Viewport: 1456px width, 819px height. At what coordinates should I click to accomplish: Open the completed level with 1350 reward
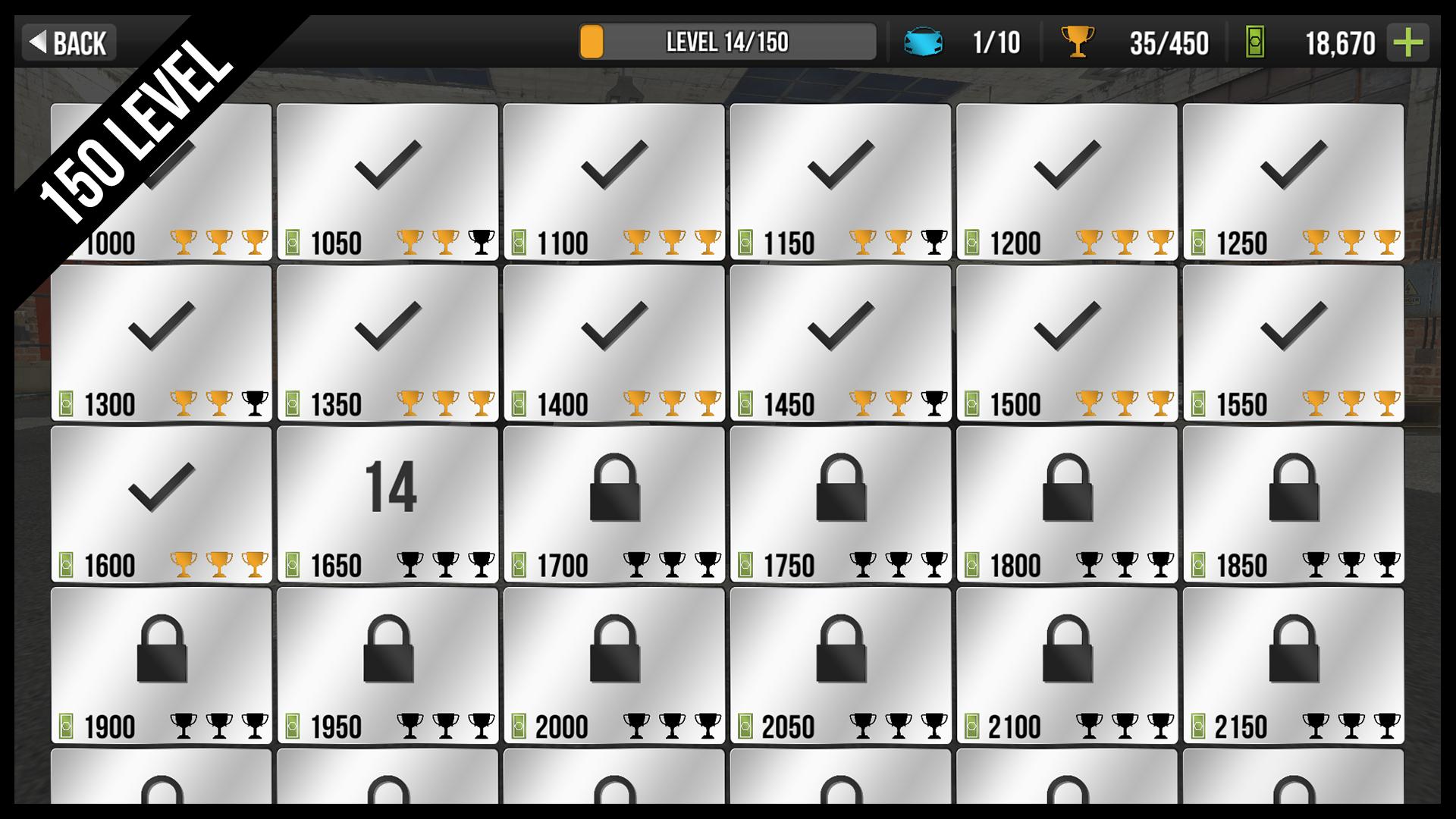click(x=388, y=343)
